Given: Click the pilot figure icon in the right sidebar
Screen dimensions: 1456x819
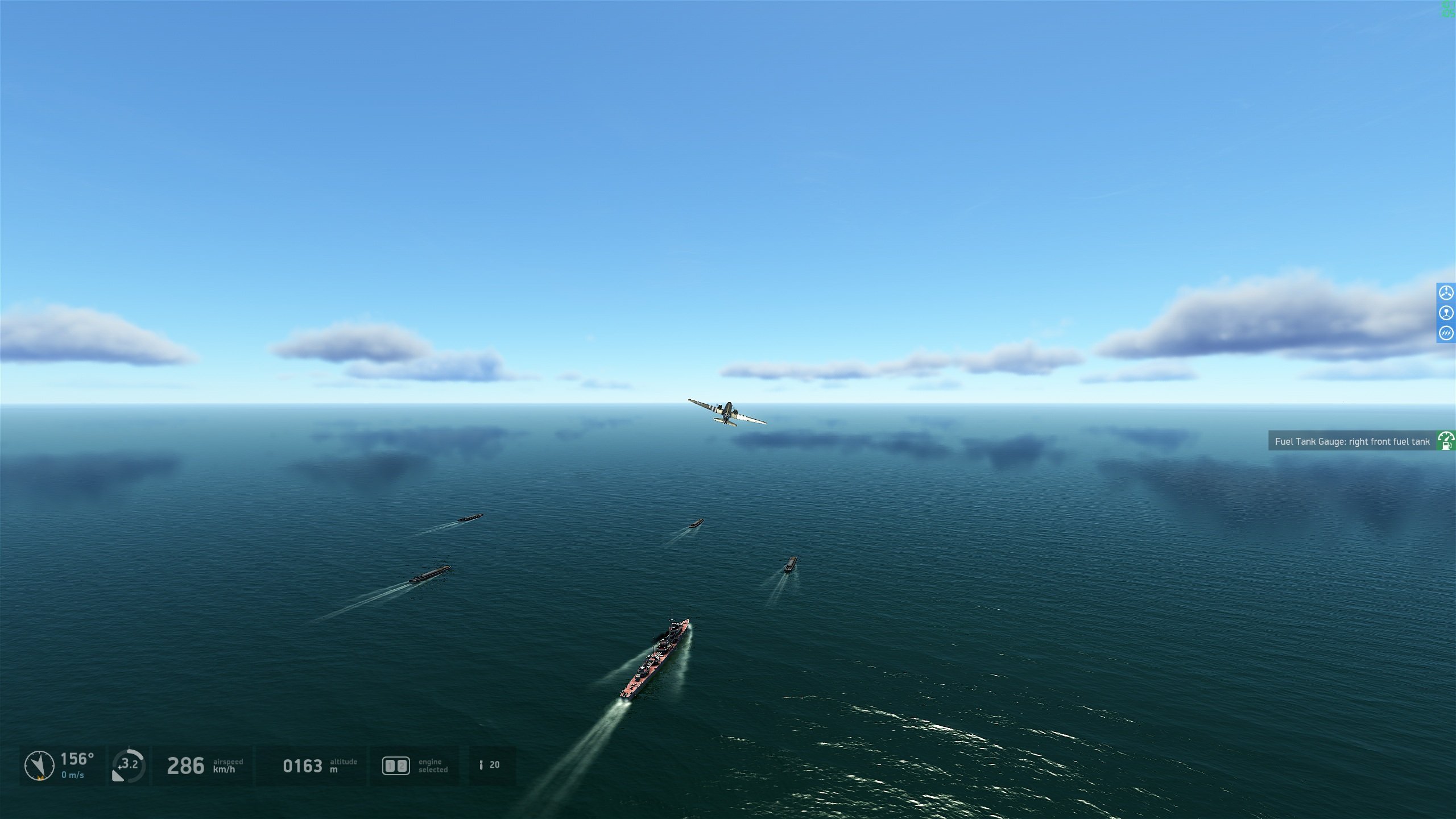Looking at the screenshot, I should point(1446,312).
